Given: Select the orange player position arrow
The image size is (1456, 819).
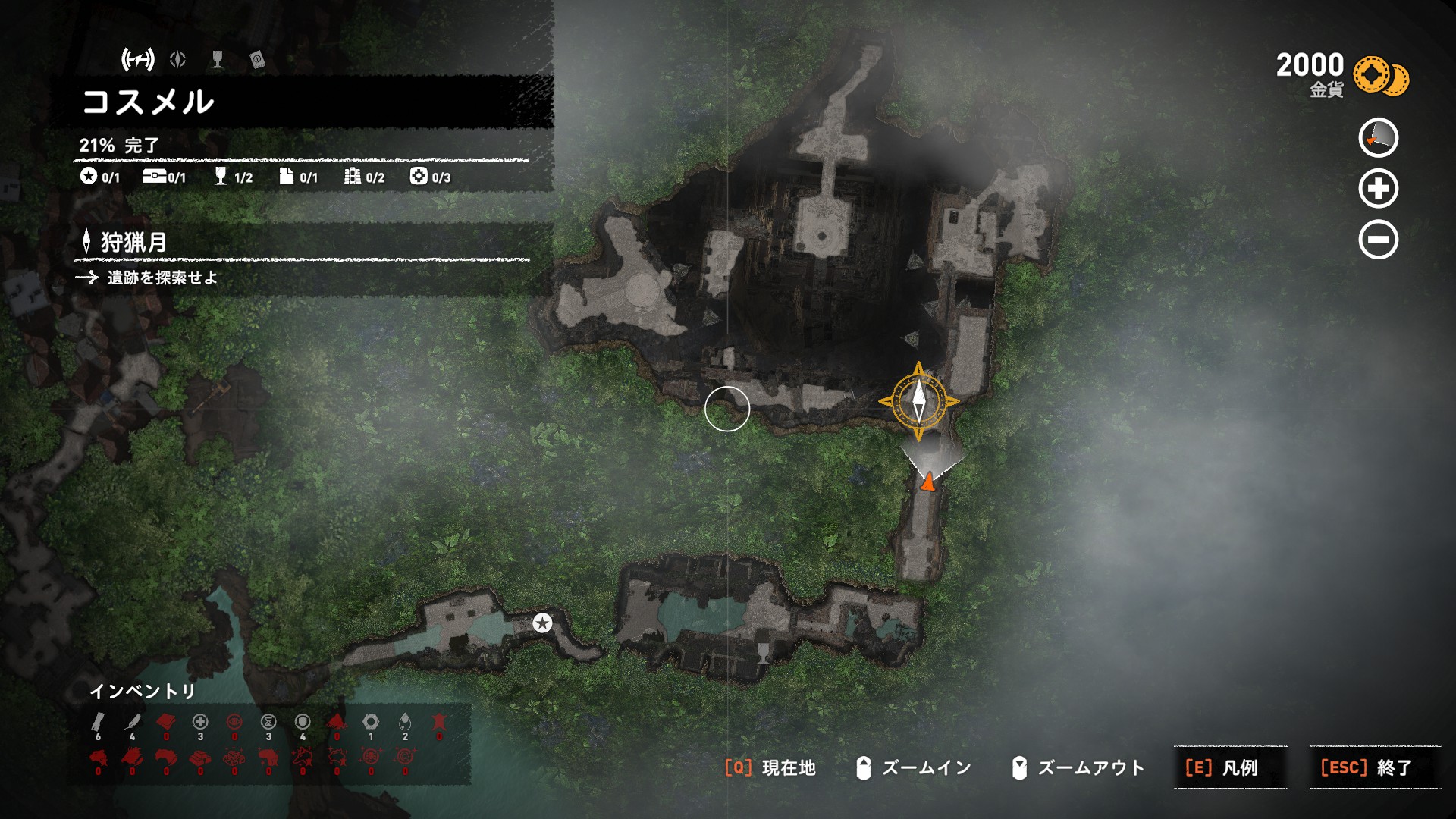Looking at the screenshot, I should coord(927,481).
